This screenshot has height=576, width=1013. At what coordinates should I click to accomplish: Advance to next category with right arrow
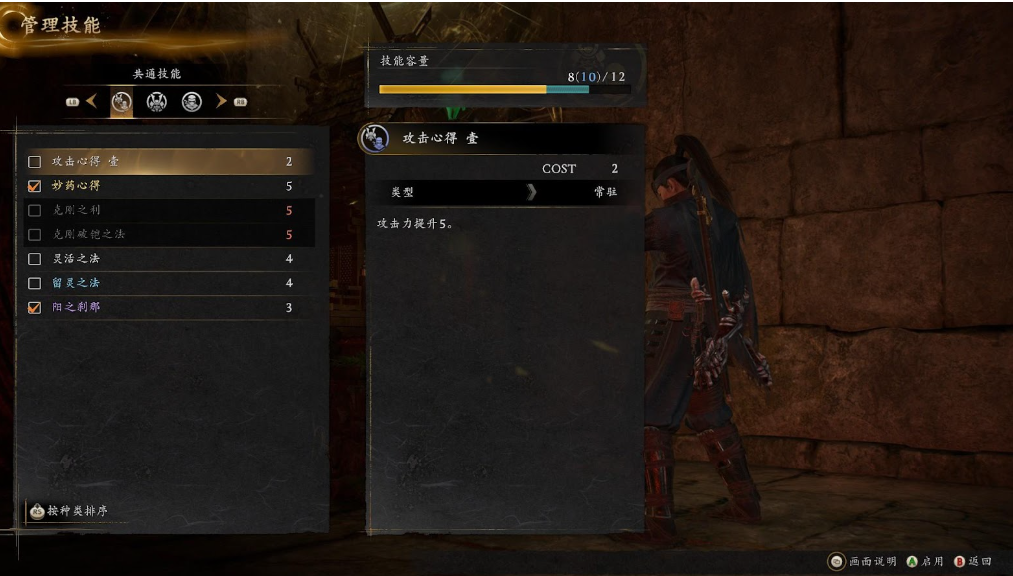pyautogui.click(x=221, y=101)
